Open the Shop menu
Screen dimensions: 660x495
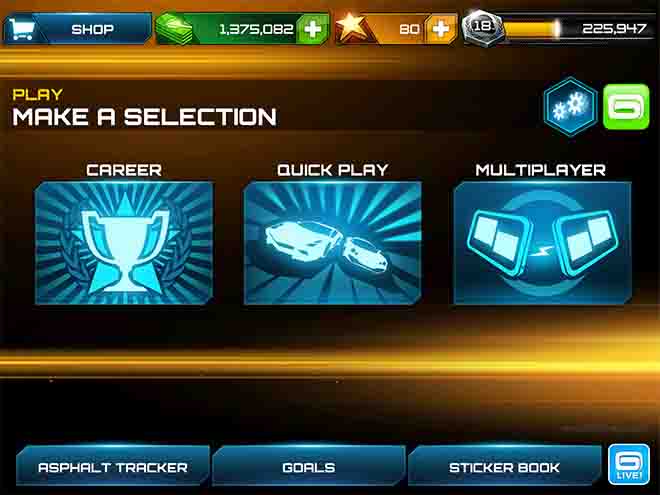point(77,29)
